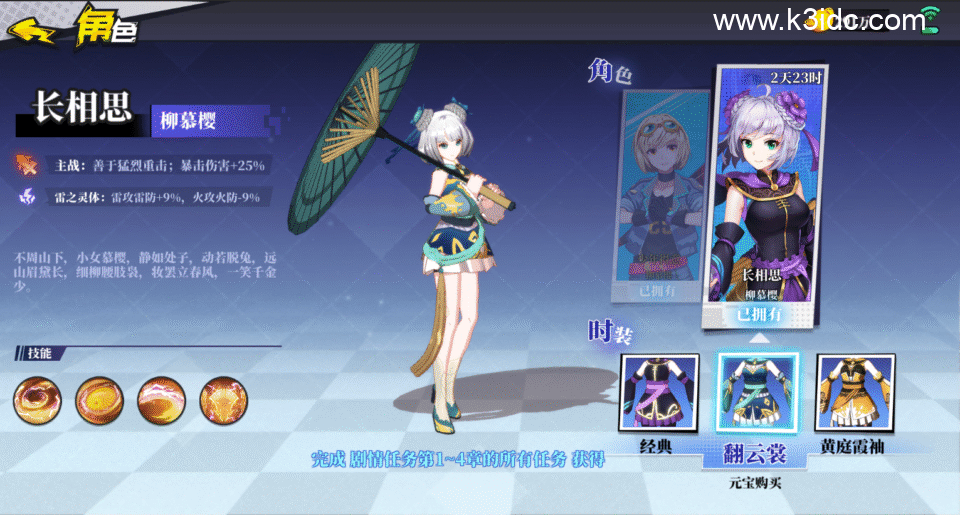960x515 pixels.
Task: Pick the 黄庭霞袖 costume
Action: tap(855, 393)
